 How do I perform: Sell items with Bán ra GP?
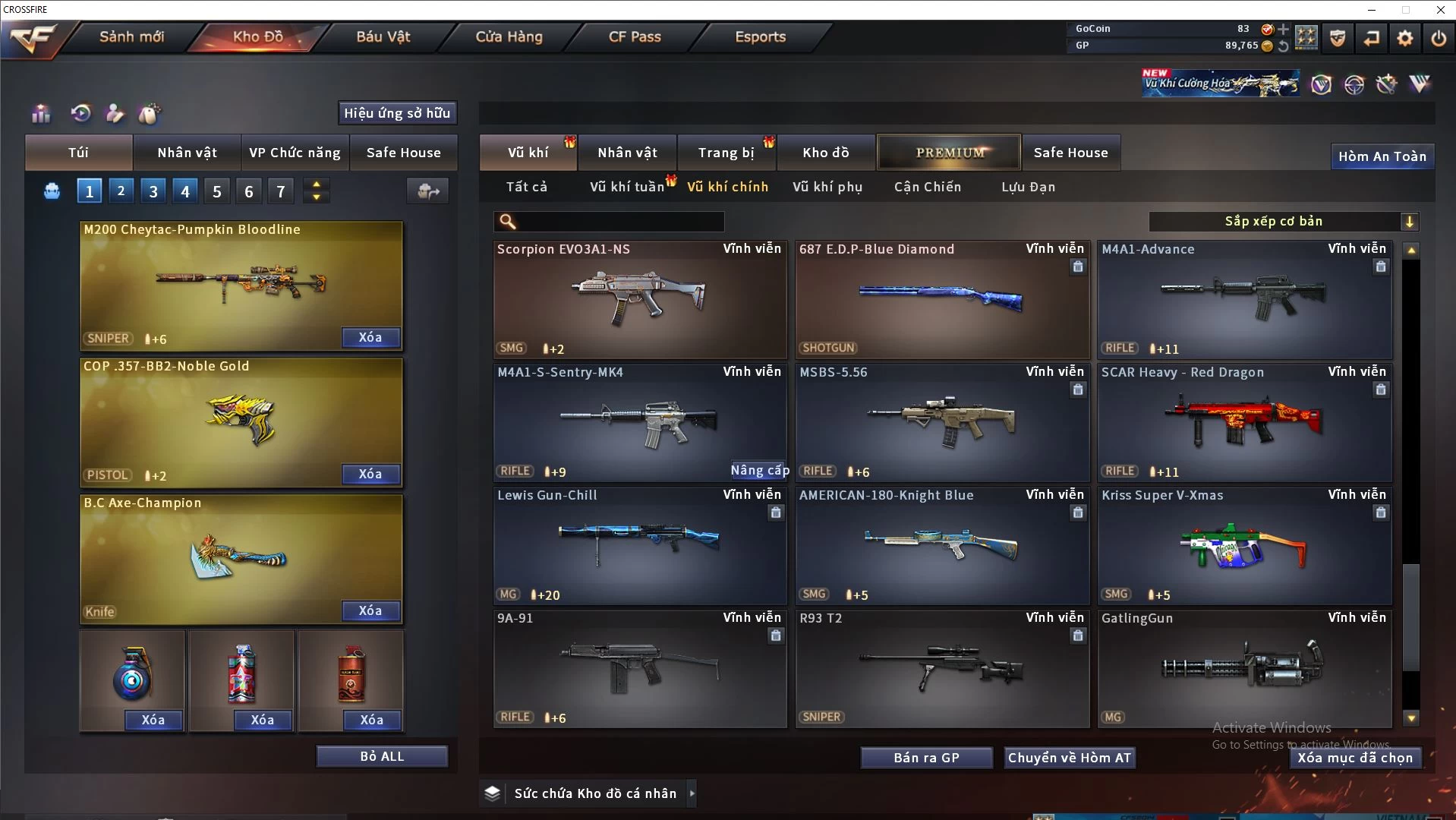click(926, 758)
